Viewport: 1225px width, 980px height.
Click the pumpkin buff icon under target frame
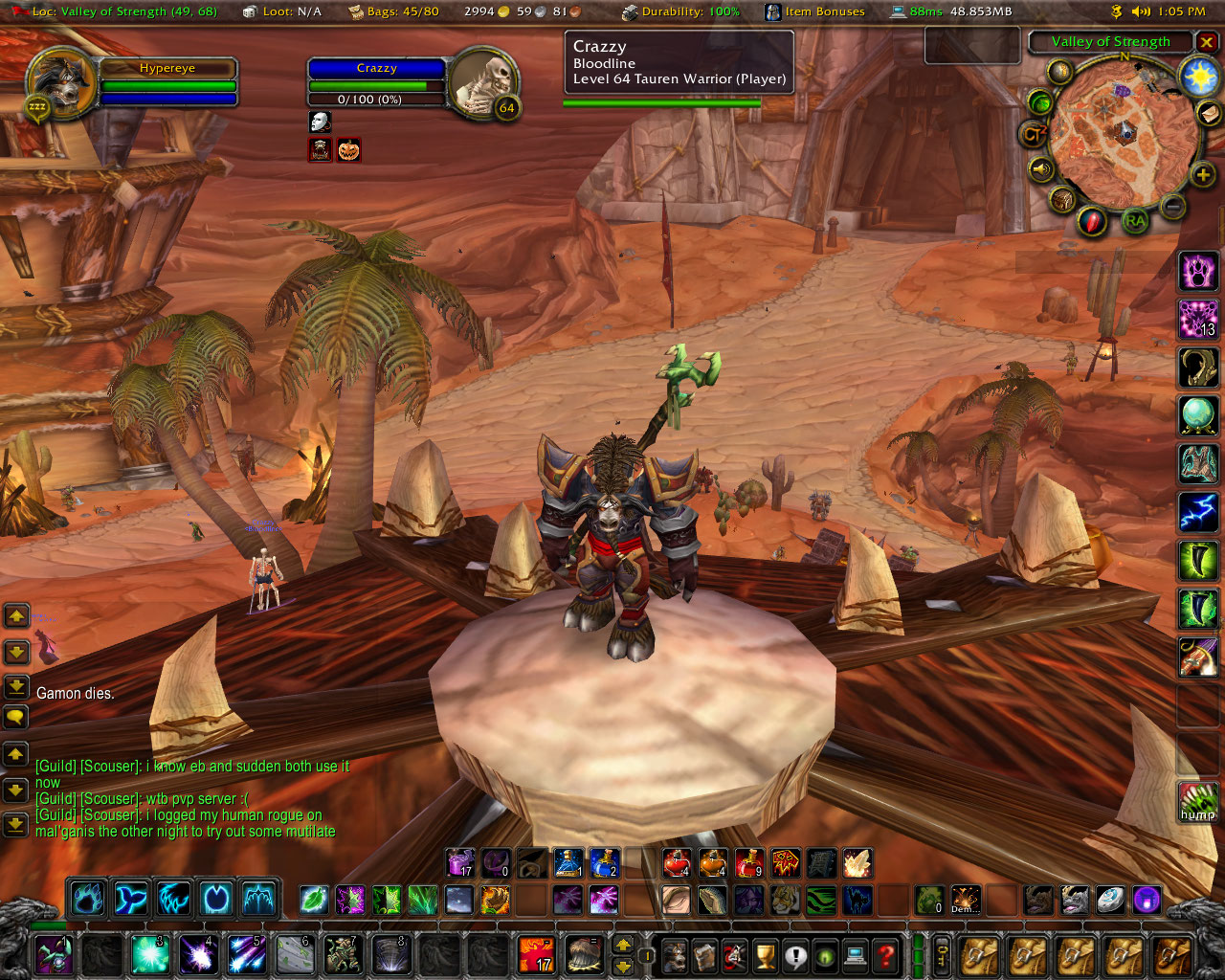pyautogui.click(x=349, y=150)
